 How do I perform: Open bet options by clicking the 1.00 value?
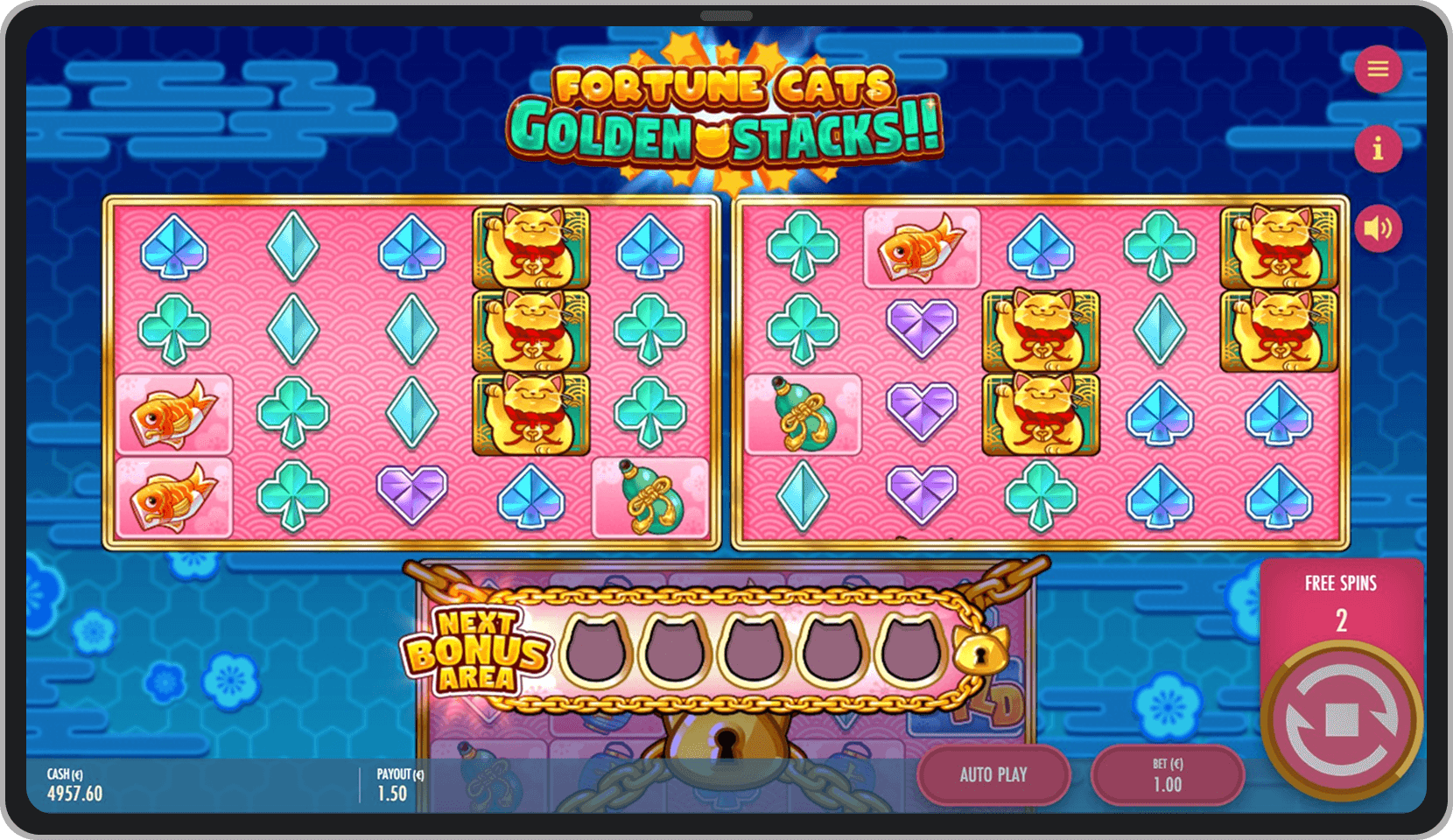(1169, 785)
